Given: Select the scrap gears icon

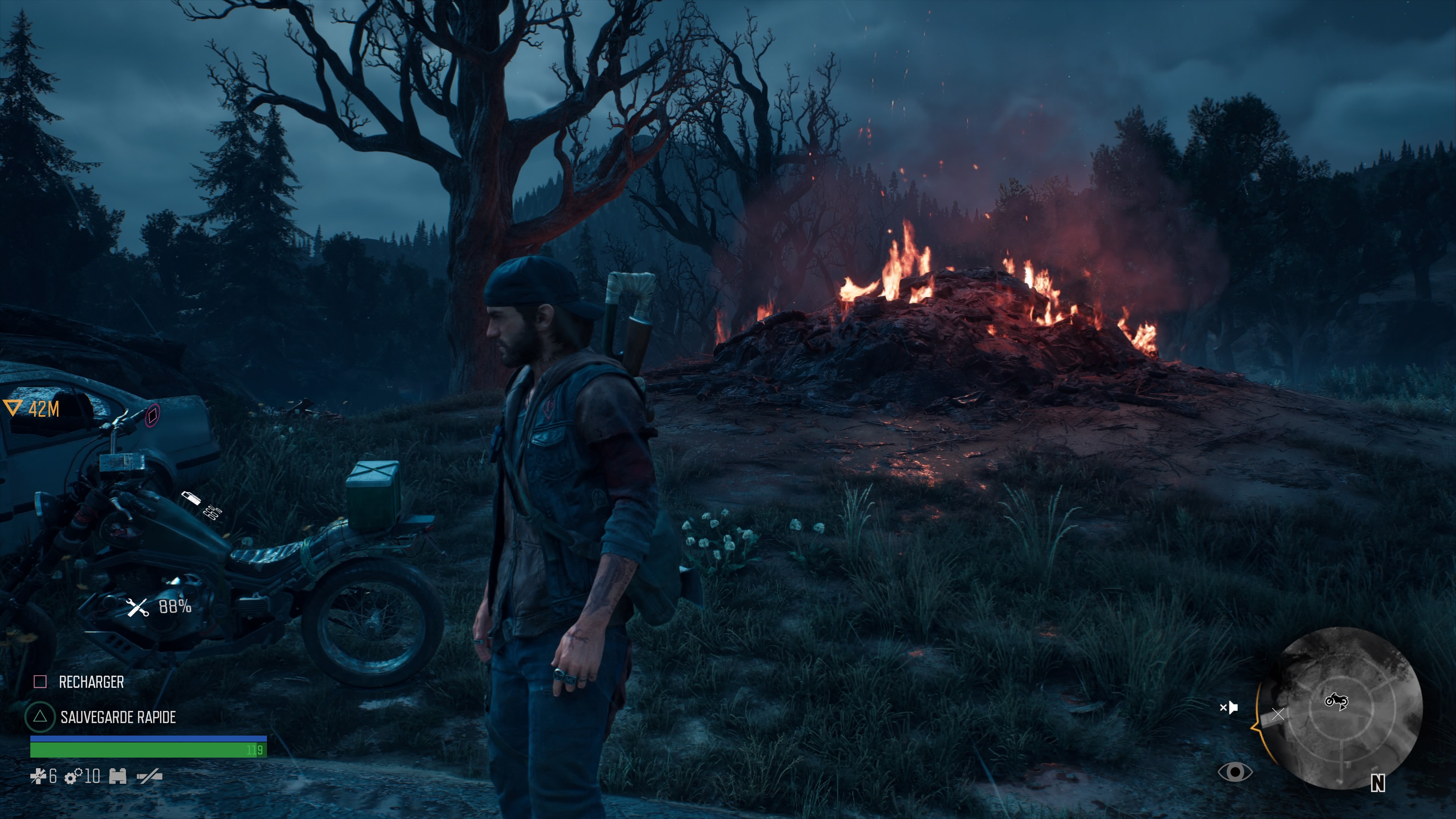Looking at the screenshot, I should tap(74, 777).
